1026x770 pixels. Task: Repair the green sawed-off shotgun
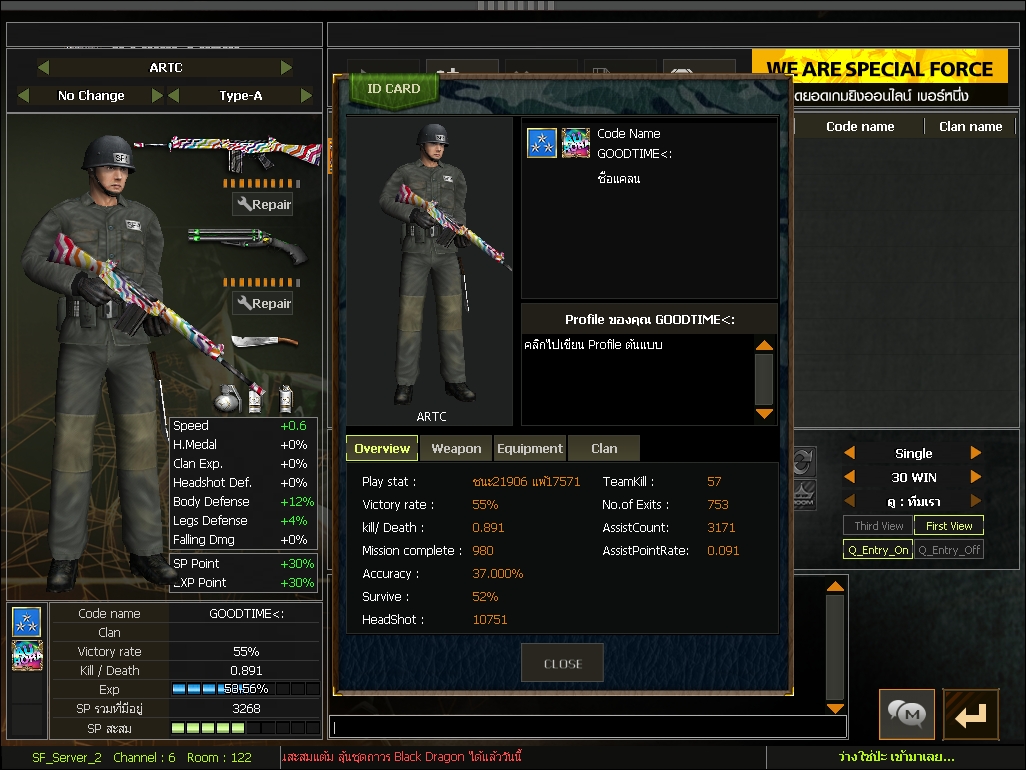[x=263, y=303]
